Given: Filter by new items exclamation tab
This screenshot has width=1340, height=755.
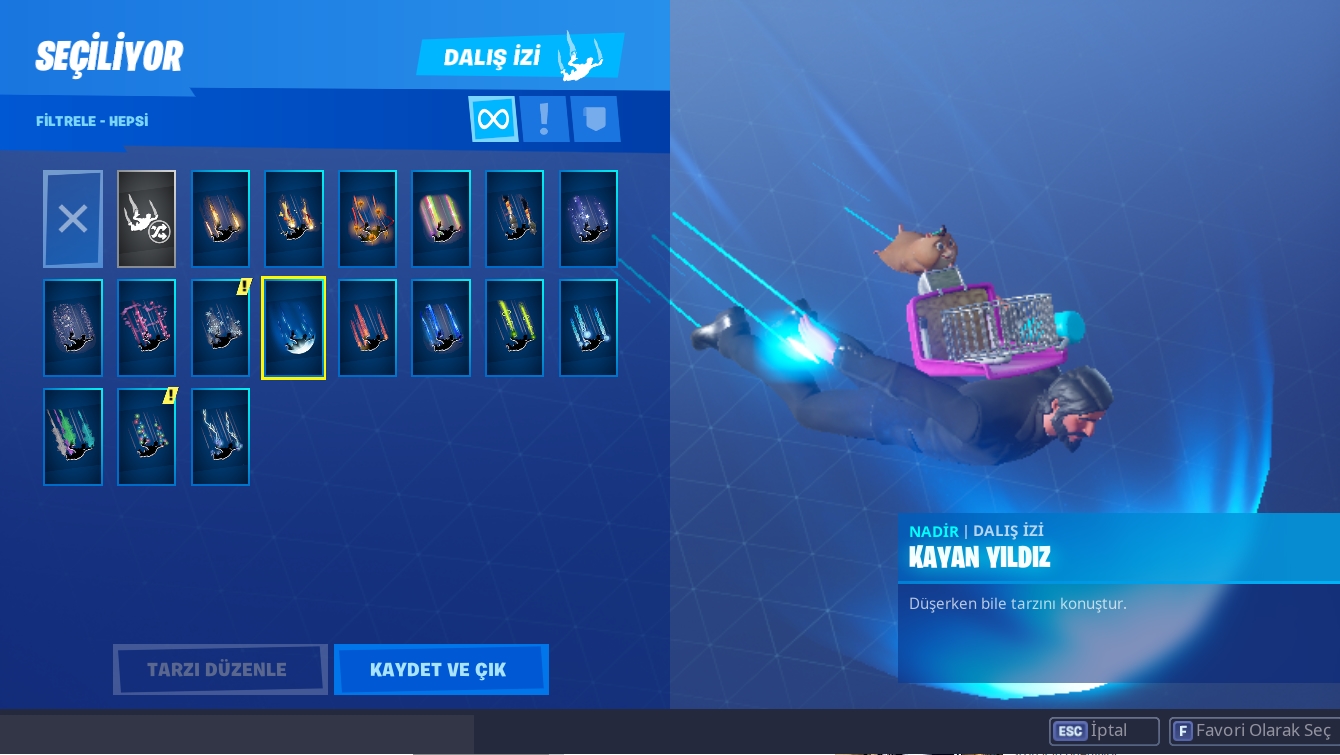Looking at the screenshot, I should tap(544, 120).
